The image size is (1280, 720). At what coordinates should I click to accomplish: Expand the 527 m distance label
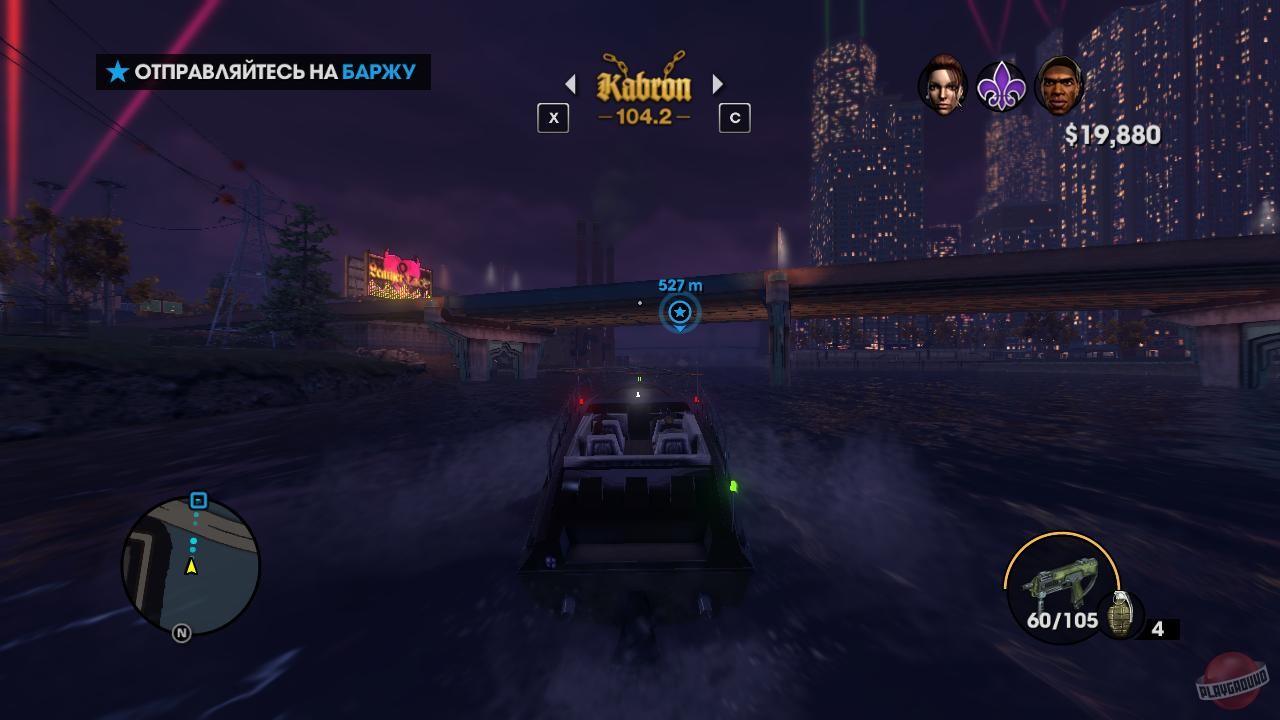click(x=679, y=285)
